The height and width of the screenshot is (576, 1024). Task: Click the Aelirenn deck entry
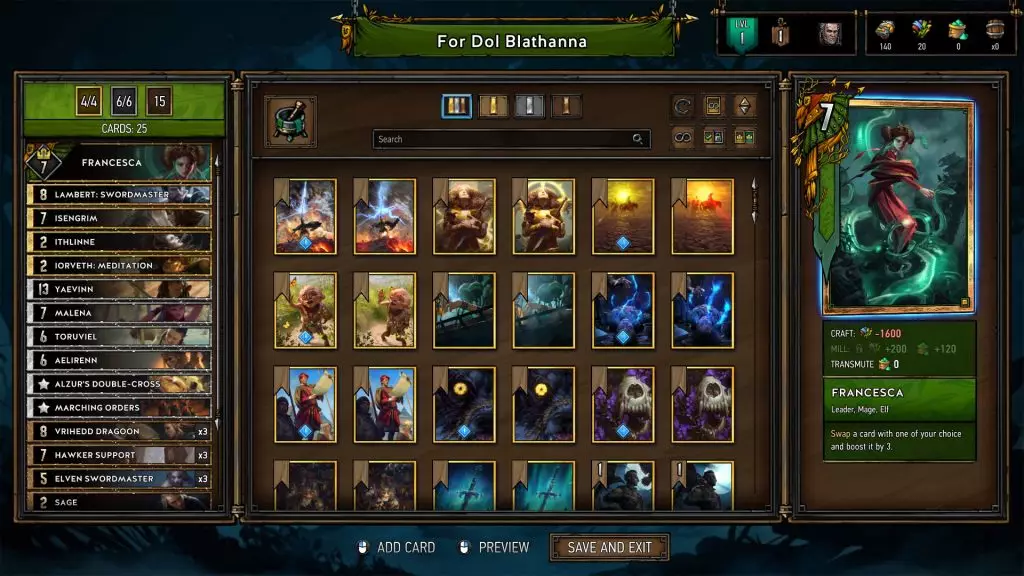coord(120,360)
